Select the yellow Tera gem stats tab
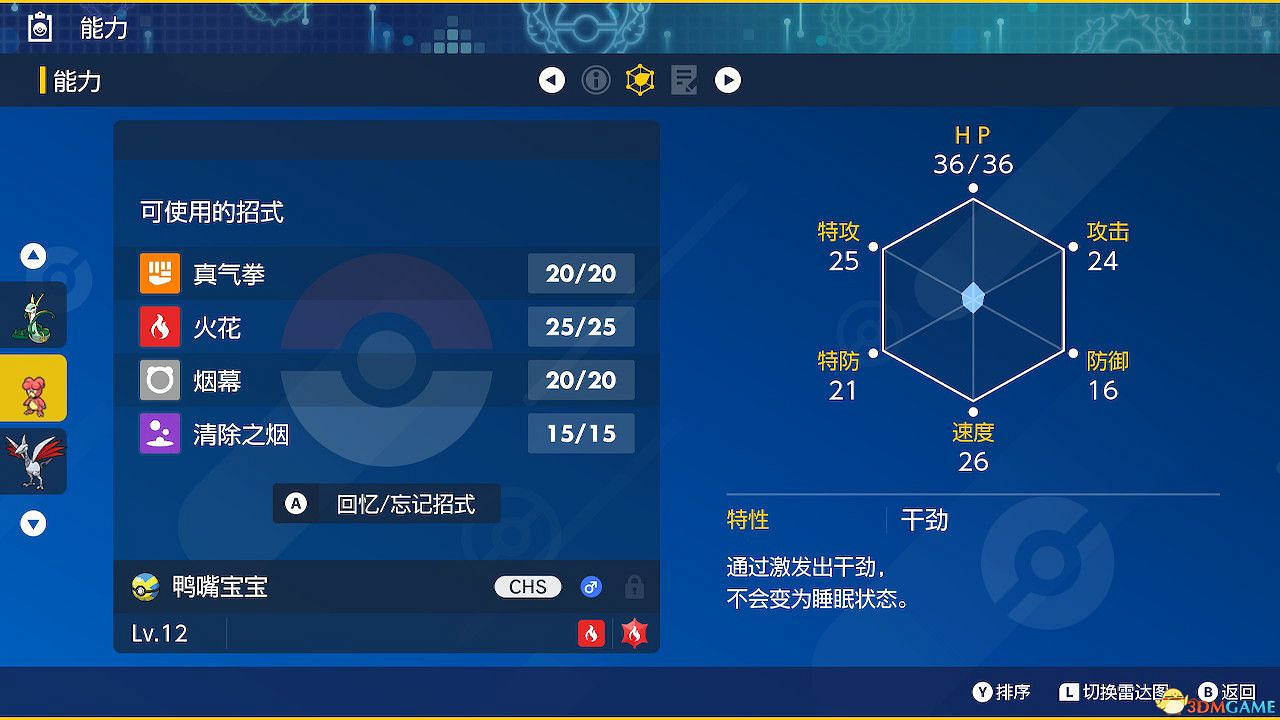This screenshot has height=720, width=1280. 640,80
